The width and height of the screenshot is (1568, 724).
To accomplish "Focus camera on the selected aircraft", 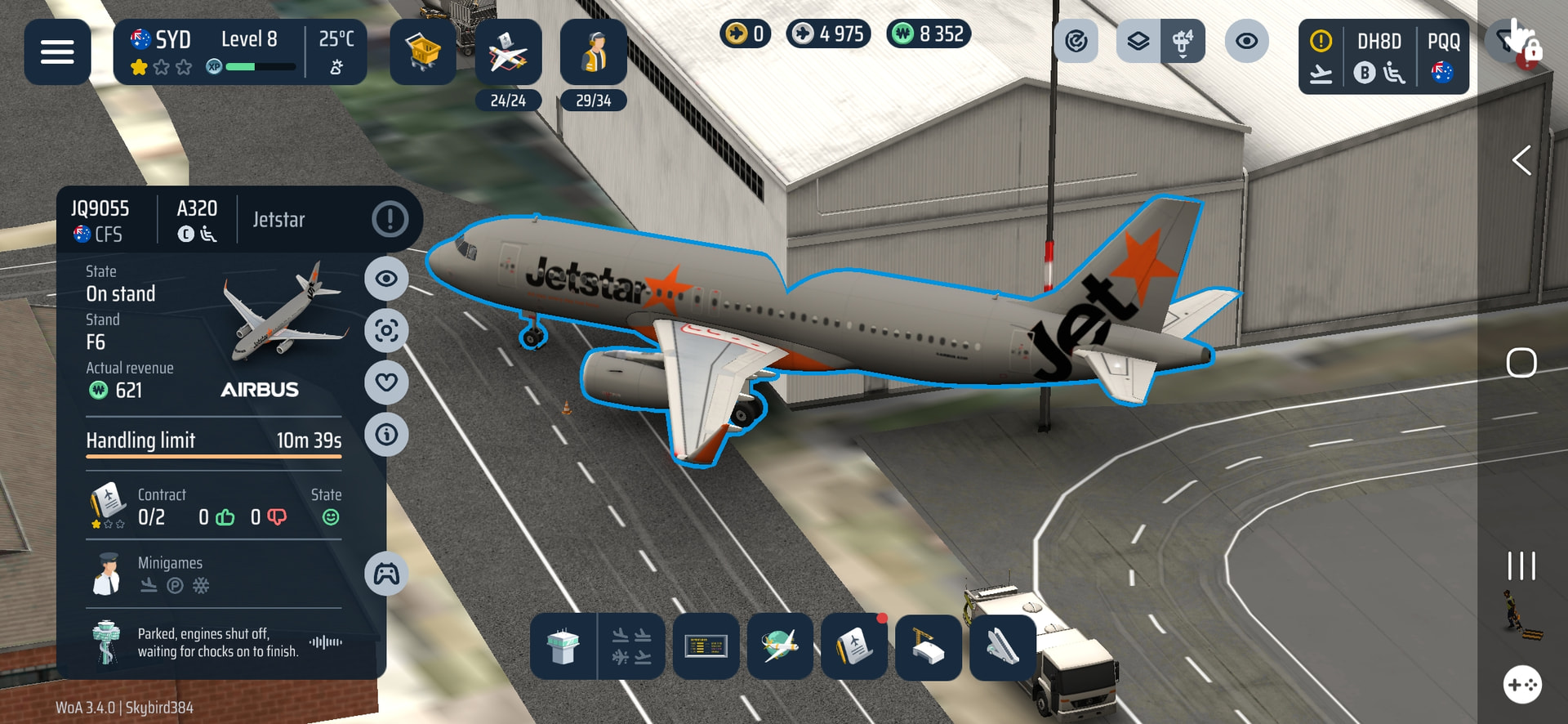I will 386,330.
